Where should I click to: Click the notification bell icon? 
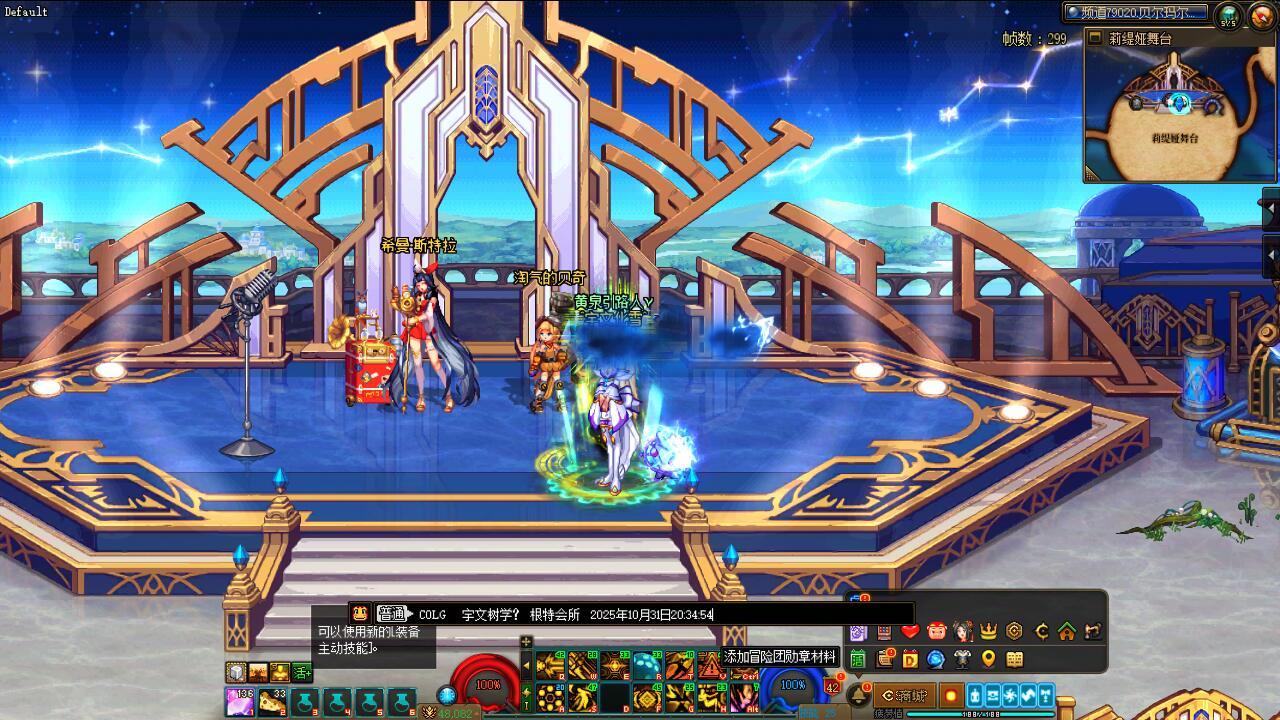click(858, 694)
